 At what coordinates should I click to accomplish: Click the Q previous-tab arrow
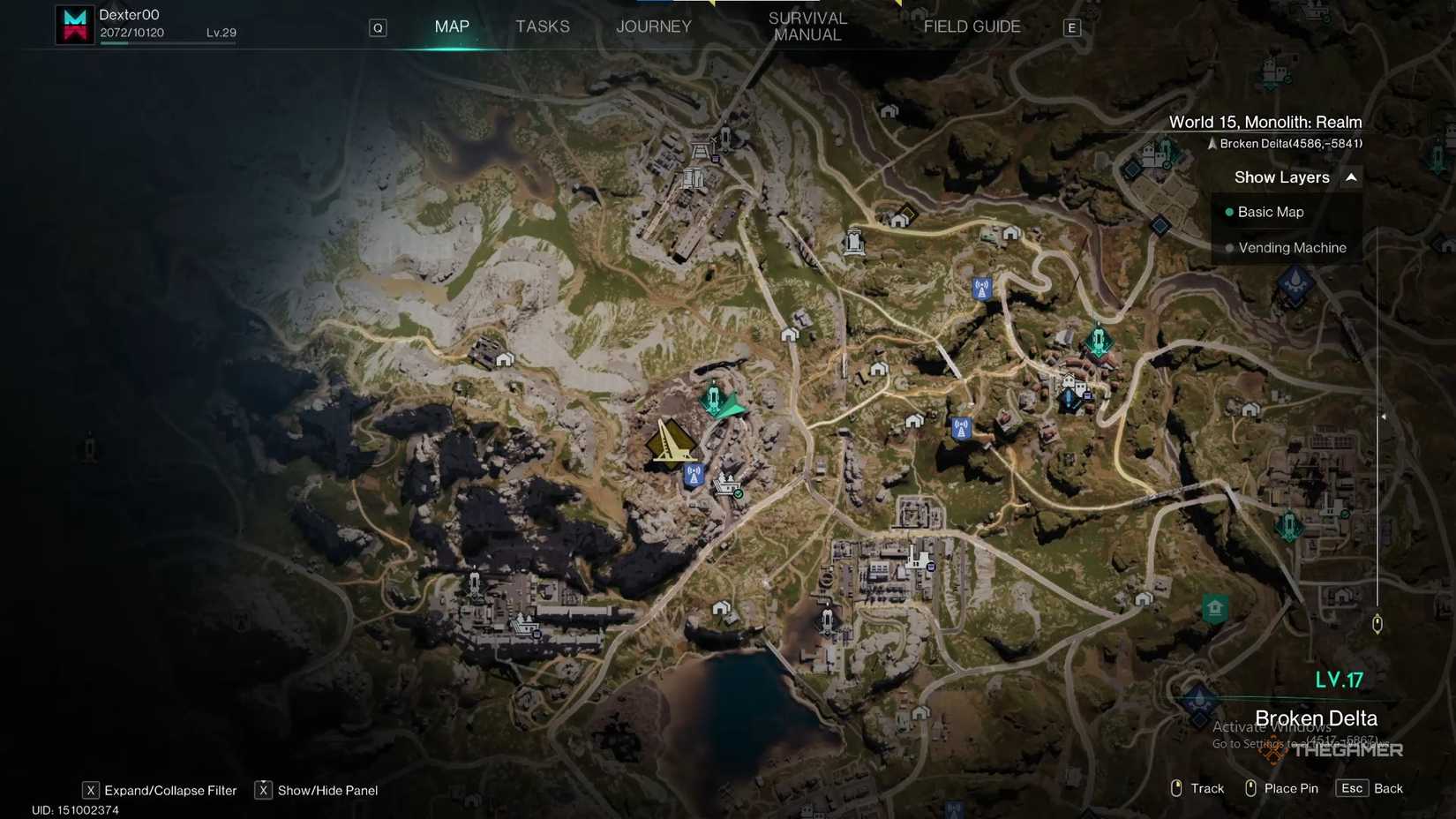[378, 27]
